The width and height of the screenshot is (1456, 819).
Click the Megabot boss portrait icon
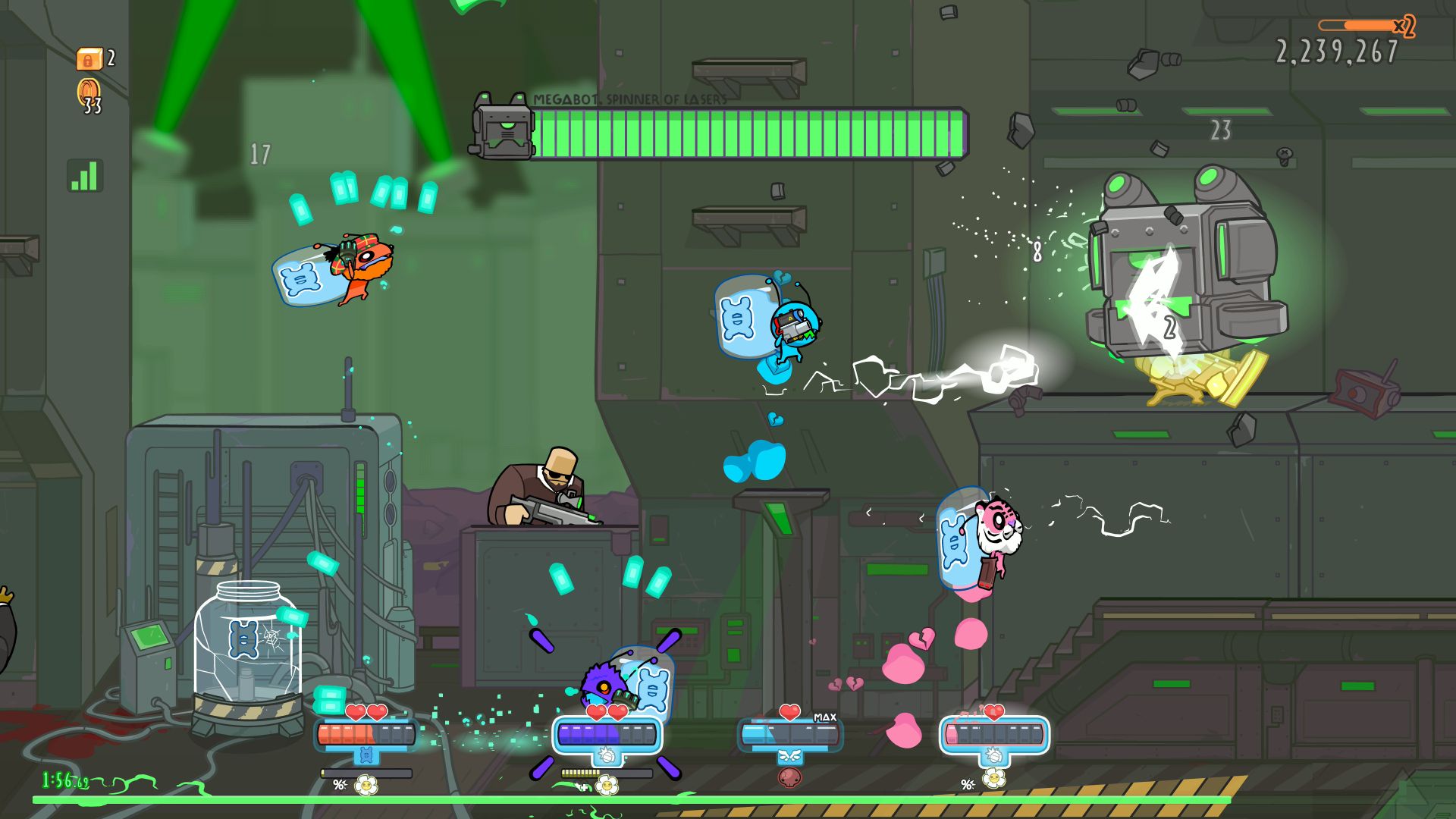502,128
